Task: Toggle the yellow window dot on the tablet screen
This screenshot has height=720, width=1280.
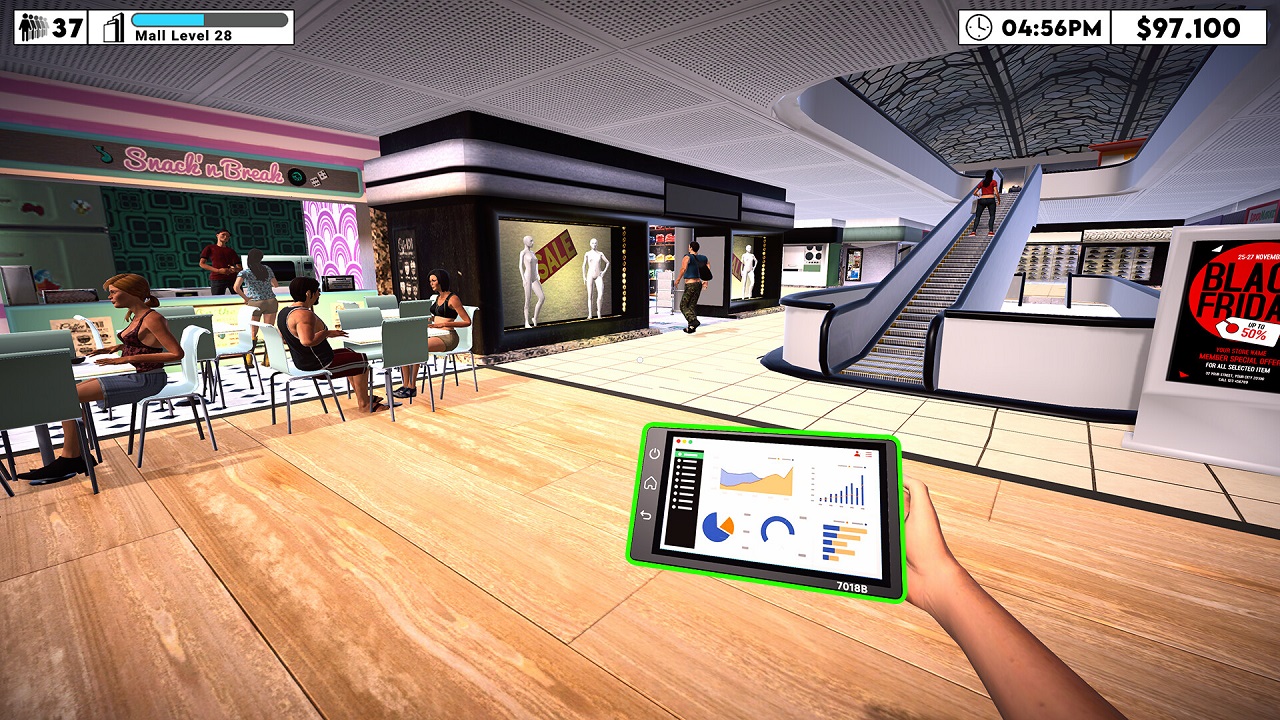Action: coord(684,441)
